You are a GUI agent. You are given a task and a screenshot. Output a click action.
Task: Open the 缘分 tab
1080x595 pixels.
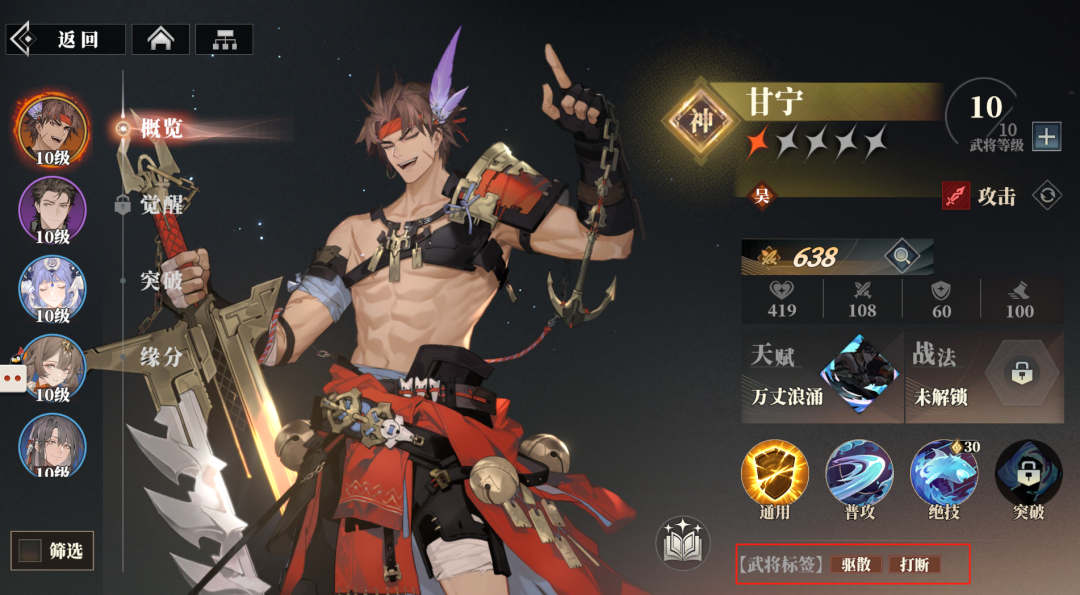[160, 356]
